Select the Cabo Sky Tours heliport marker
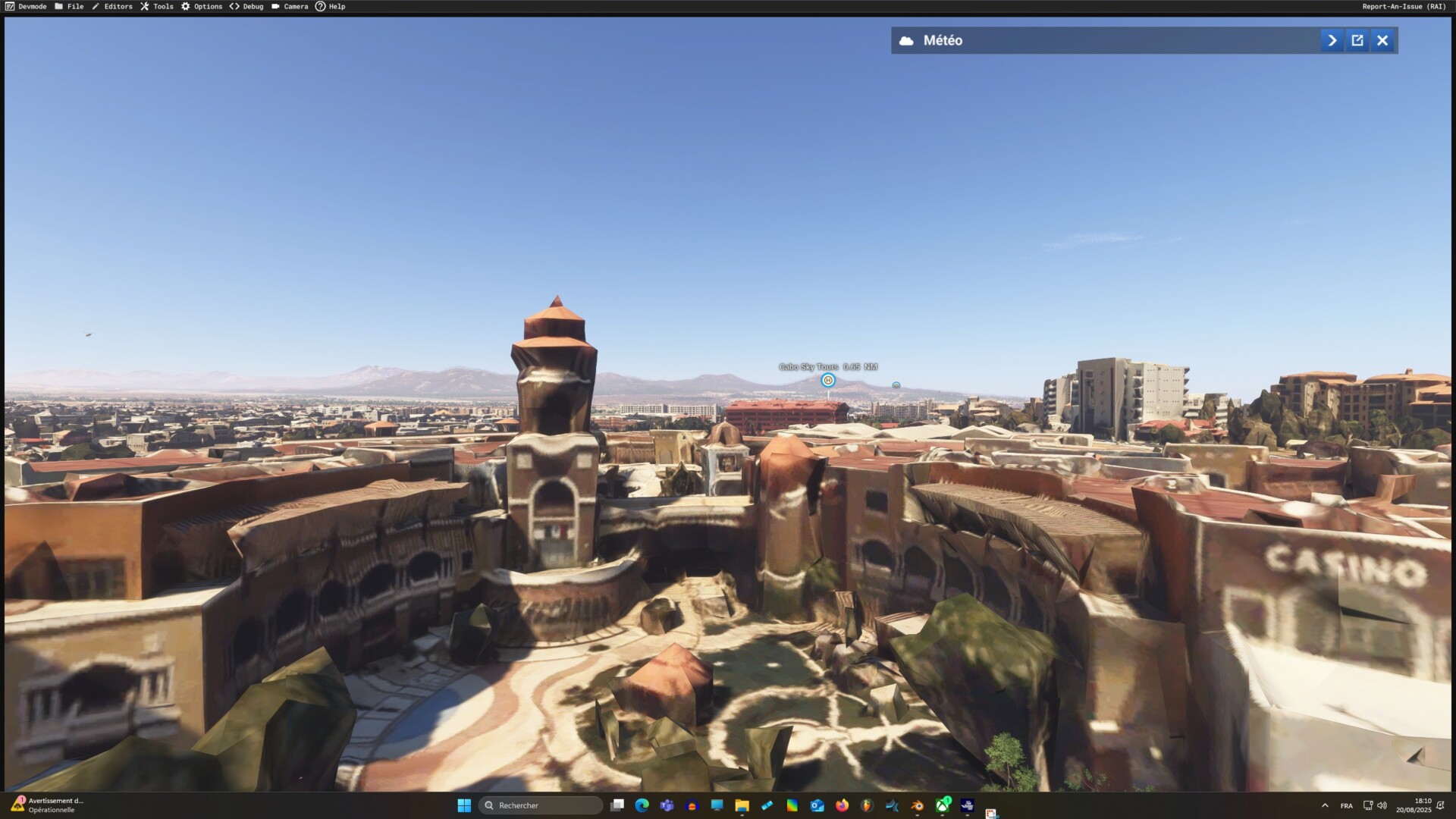The height and width of the screenshot is (819, 1456). coord(828,380)
